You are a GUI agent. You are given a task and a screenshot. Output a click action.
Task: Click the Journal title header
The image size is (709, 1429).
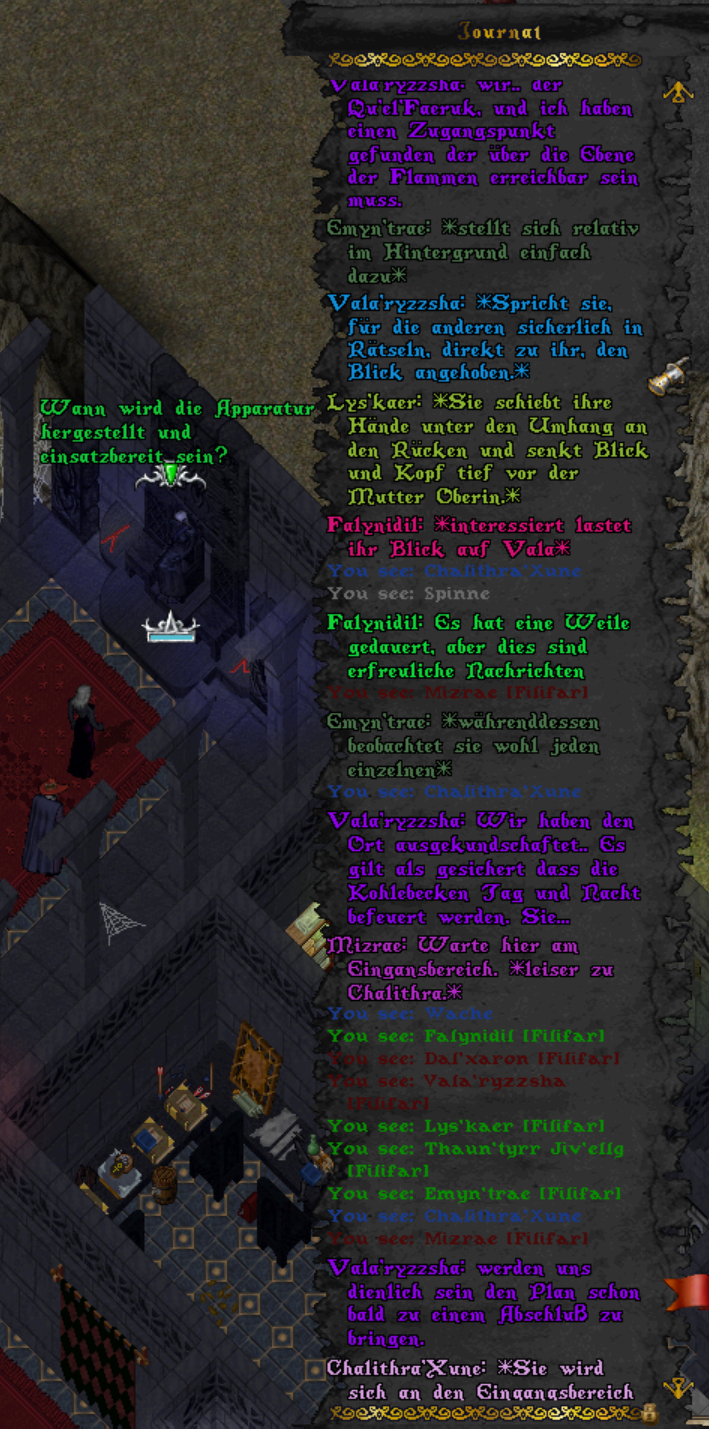pyautogui.click(x=499, y=32)
